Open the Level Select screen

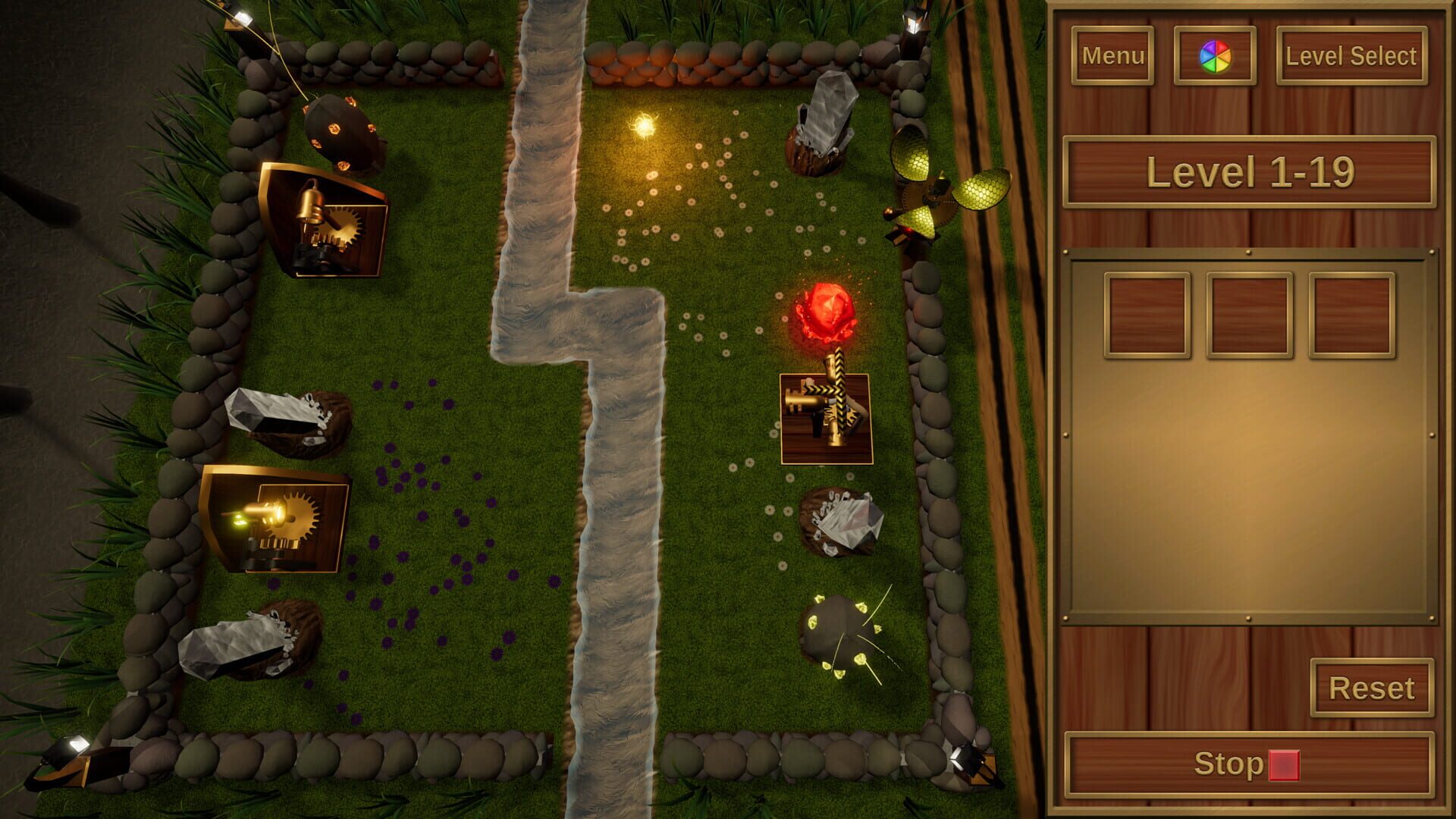1351,55
